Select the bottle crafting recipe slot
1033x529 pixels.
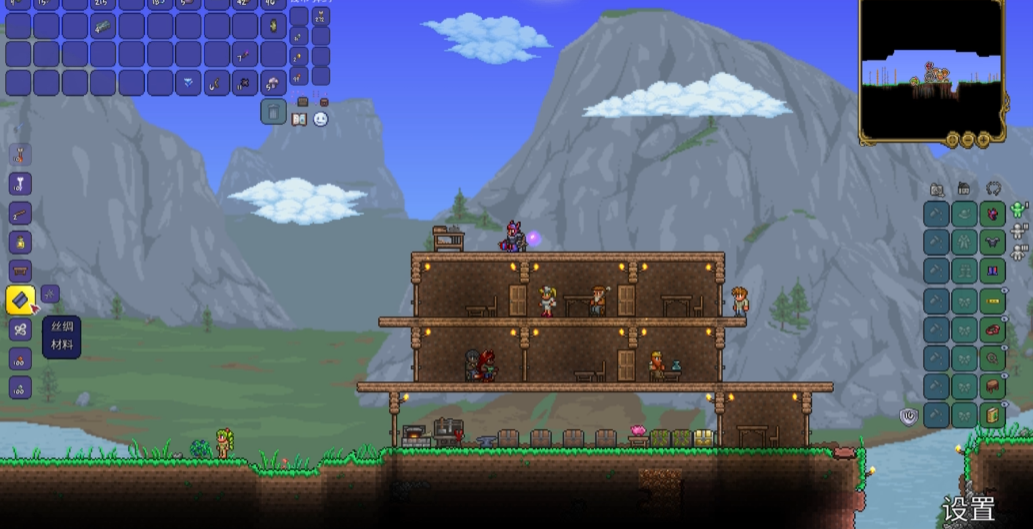point(21,241)
